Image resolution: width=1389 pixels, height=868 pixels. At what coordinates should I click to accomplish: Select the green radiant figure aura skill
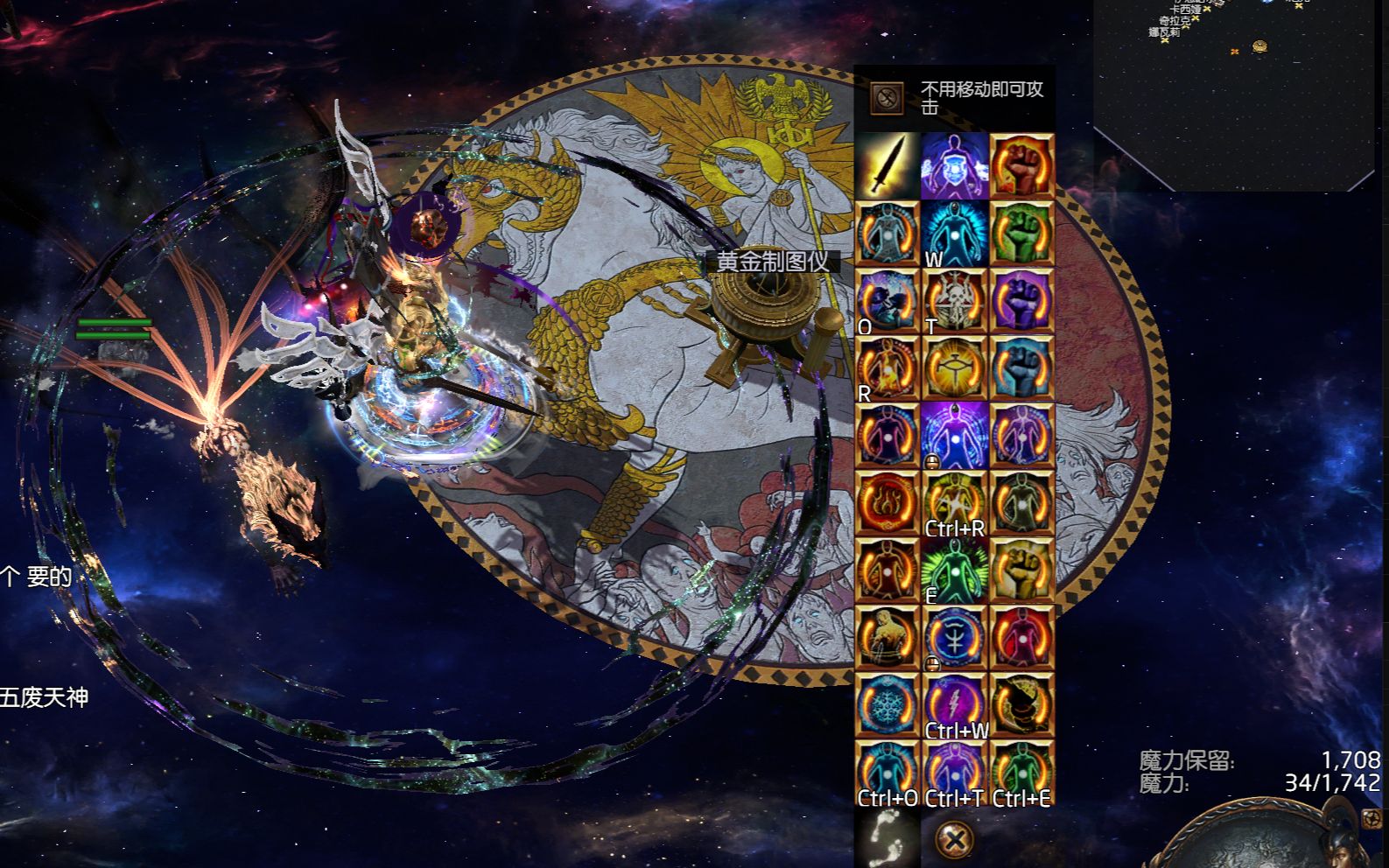(x=954, y=570)
